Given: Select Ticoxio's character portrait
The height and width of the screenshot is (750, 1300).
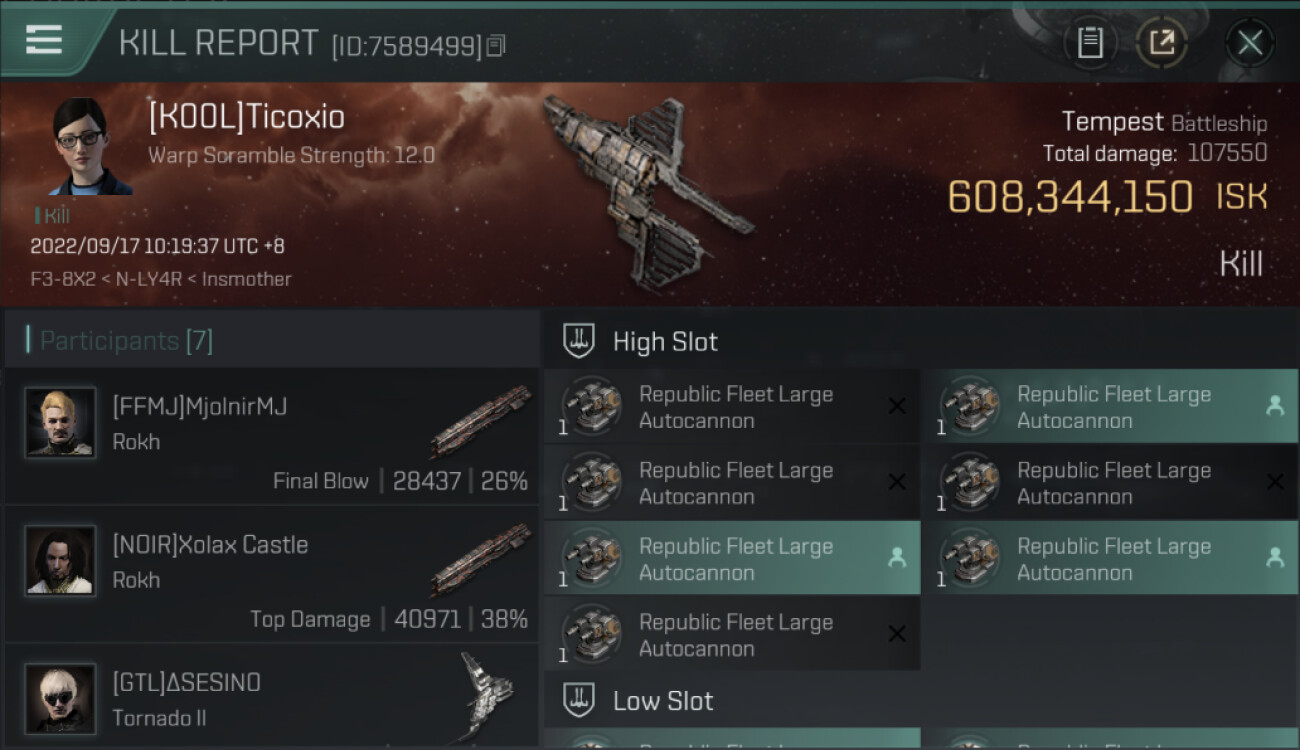Looking at the screenshot, I should coord(92,146).
